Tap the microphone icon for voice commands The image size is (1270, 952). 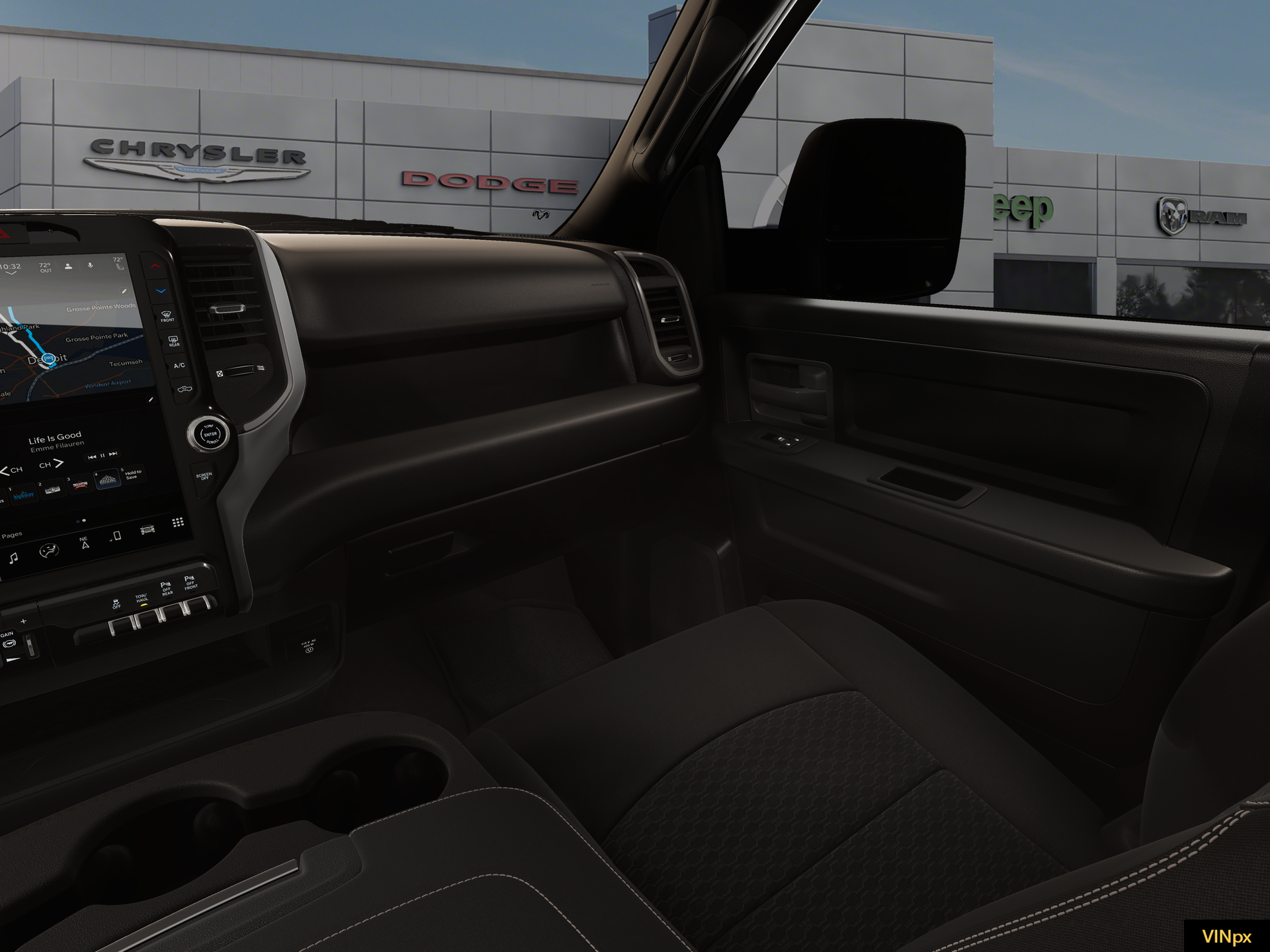(x=89, y=265)
